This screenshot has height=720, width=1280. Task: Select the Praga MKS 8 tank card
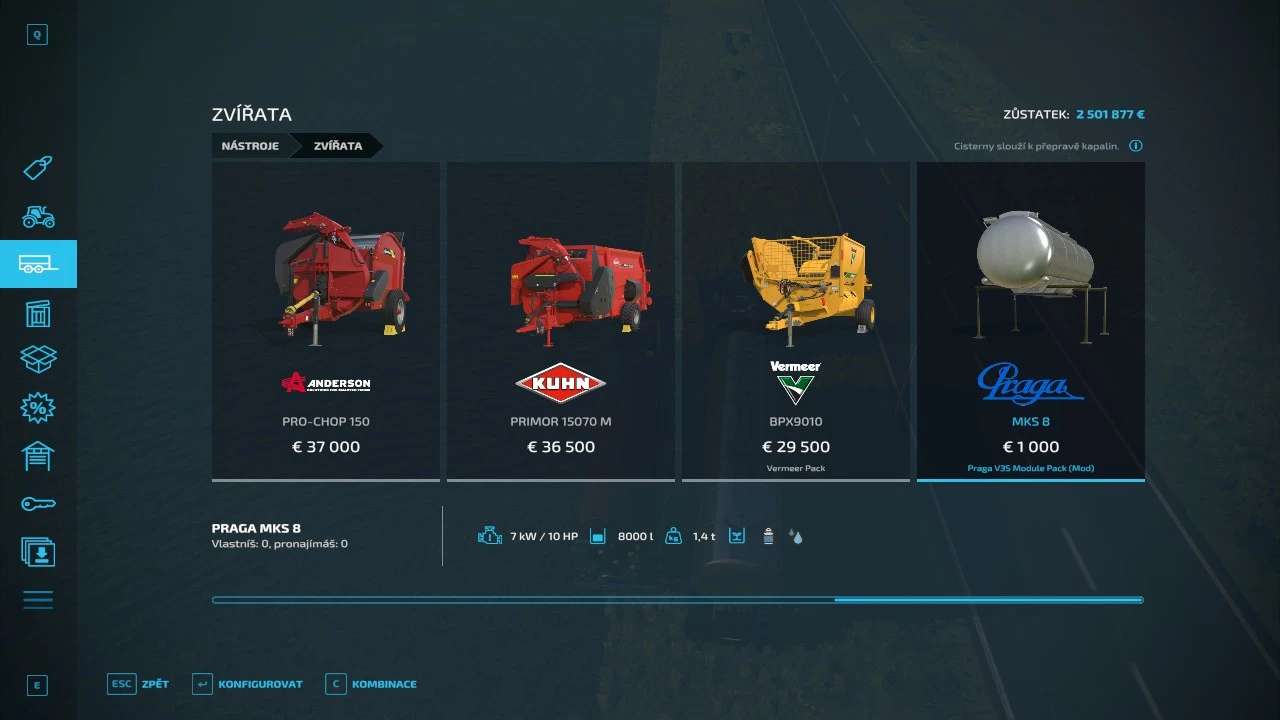pyautogui.click(x=1030, y=321)
